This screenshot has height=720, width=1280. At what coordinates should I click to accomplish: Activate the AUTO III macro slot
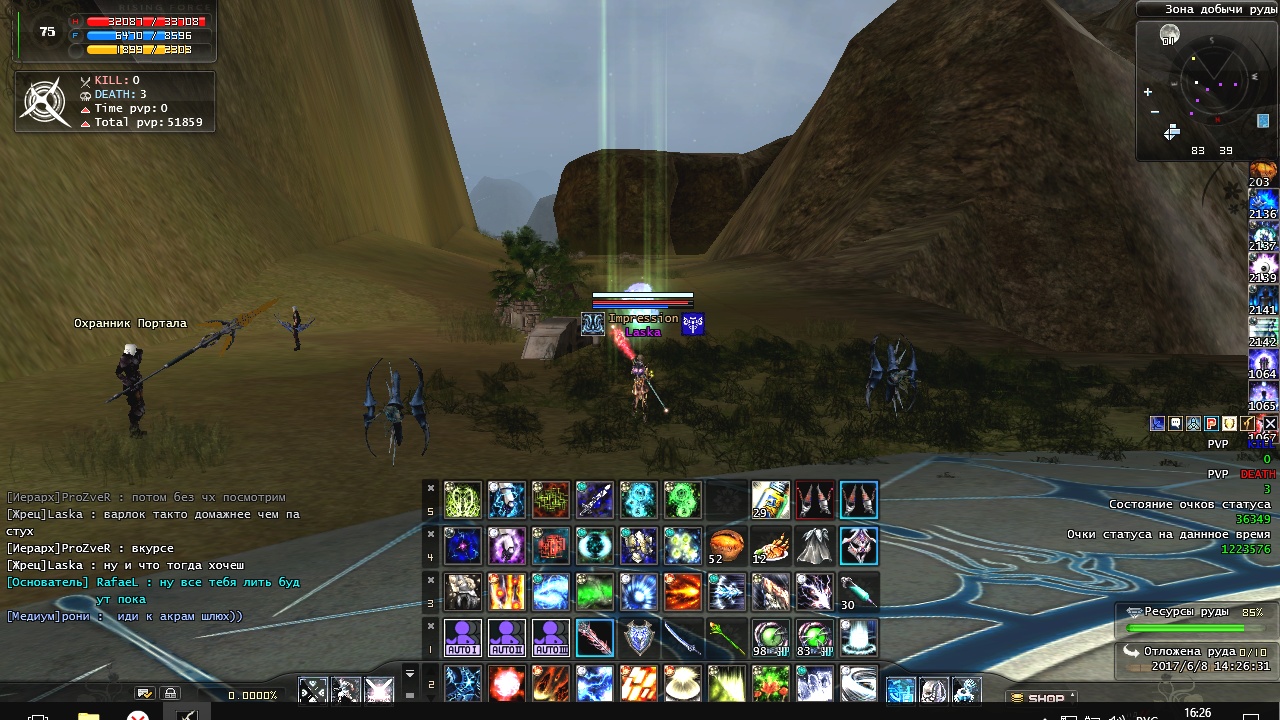[551, 637]
